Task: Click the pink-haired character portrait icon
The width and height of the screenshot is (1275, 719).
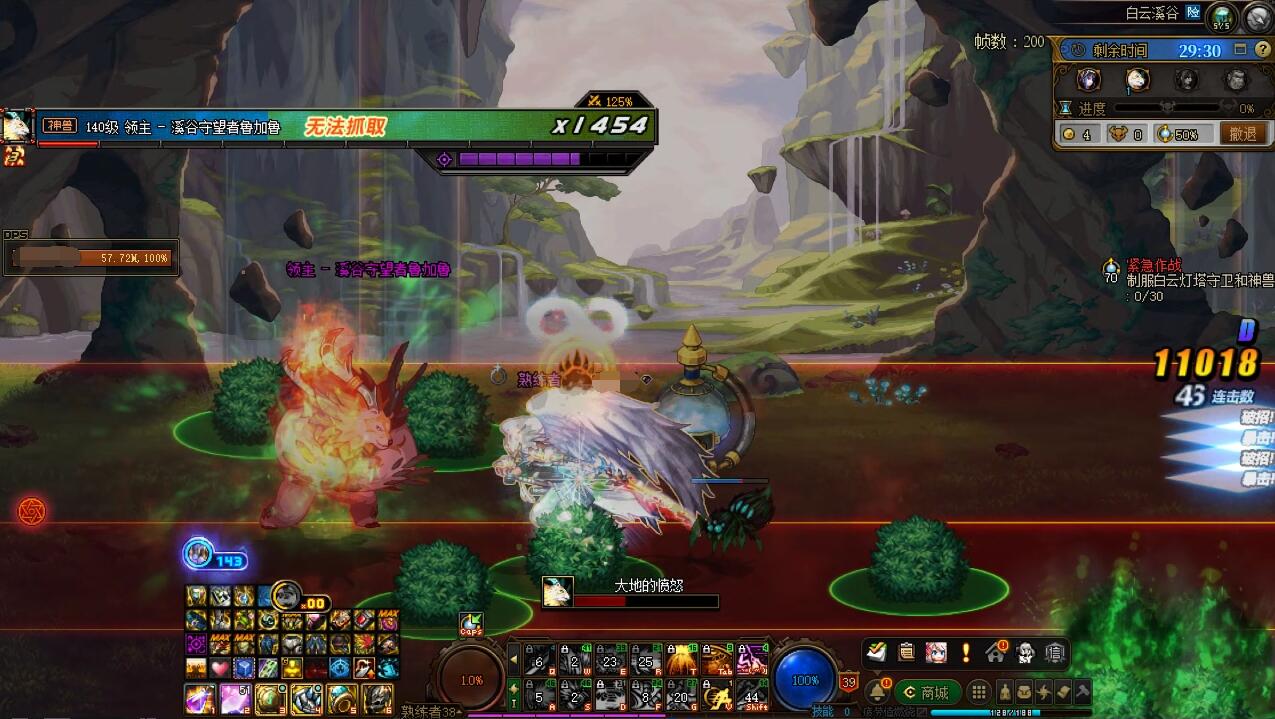Action: pos(936,653)
